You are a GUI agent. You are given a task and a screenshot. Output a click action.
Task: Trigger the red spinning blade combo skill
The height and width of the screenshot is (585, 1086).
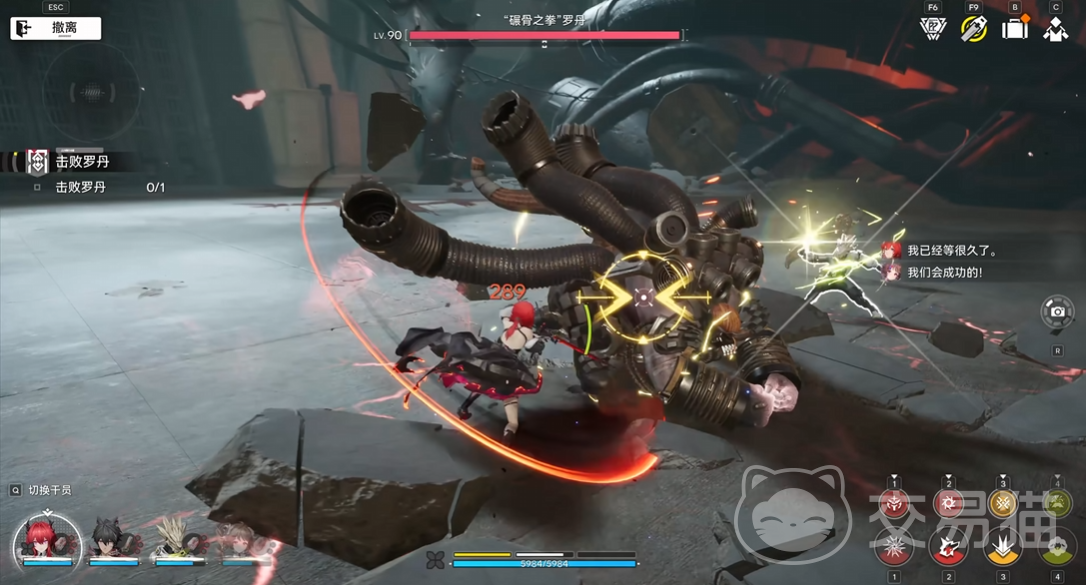947,504
